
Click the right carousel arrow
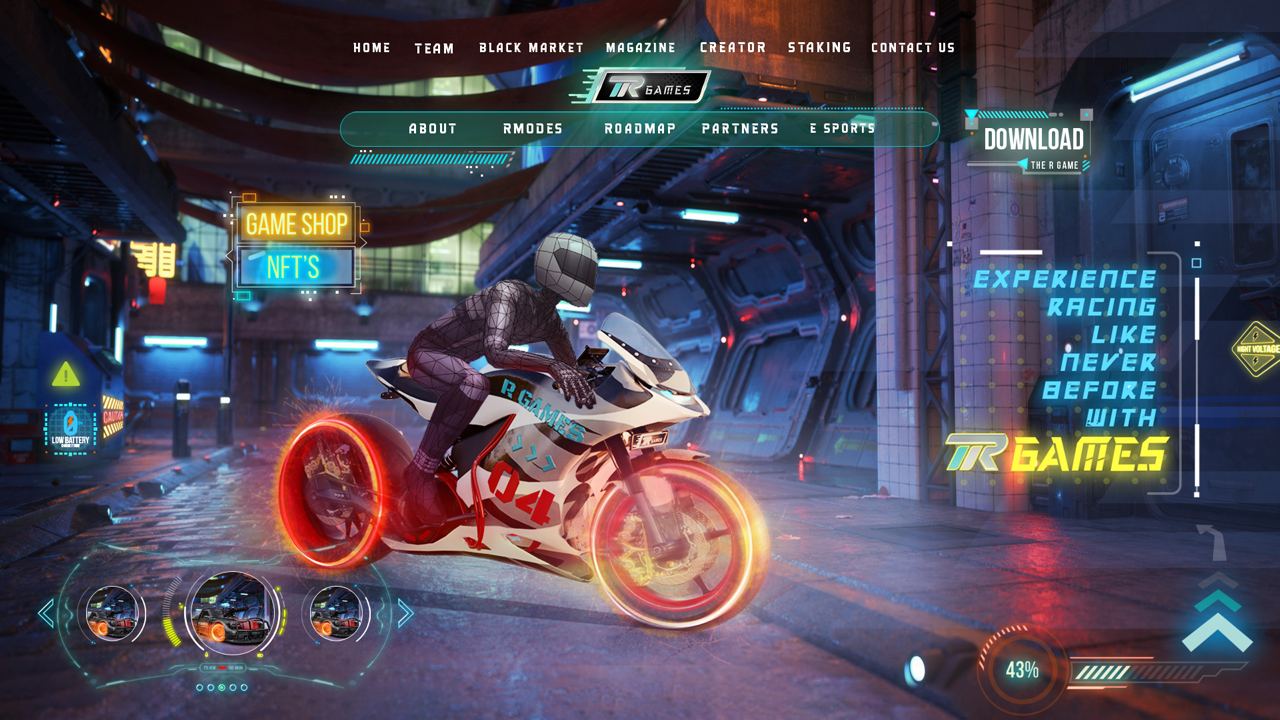[x=405, y=613]
